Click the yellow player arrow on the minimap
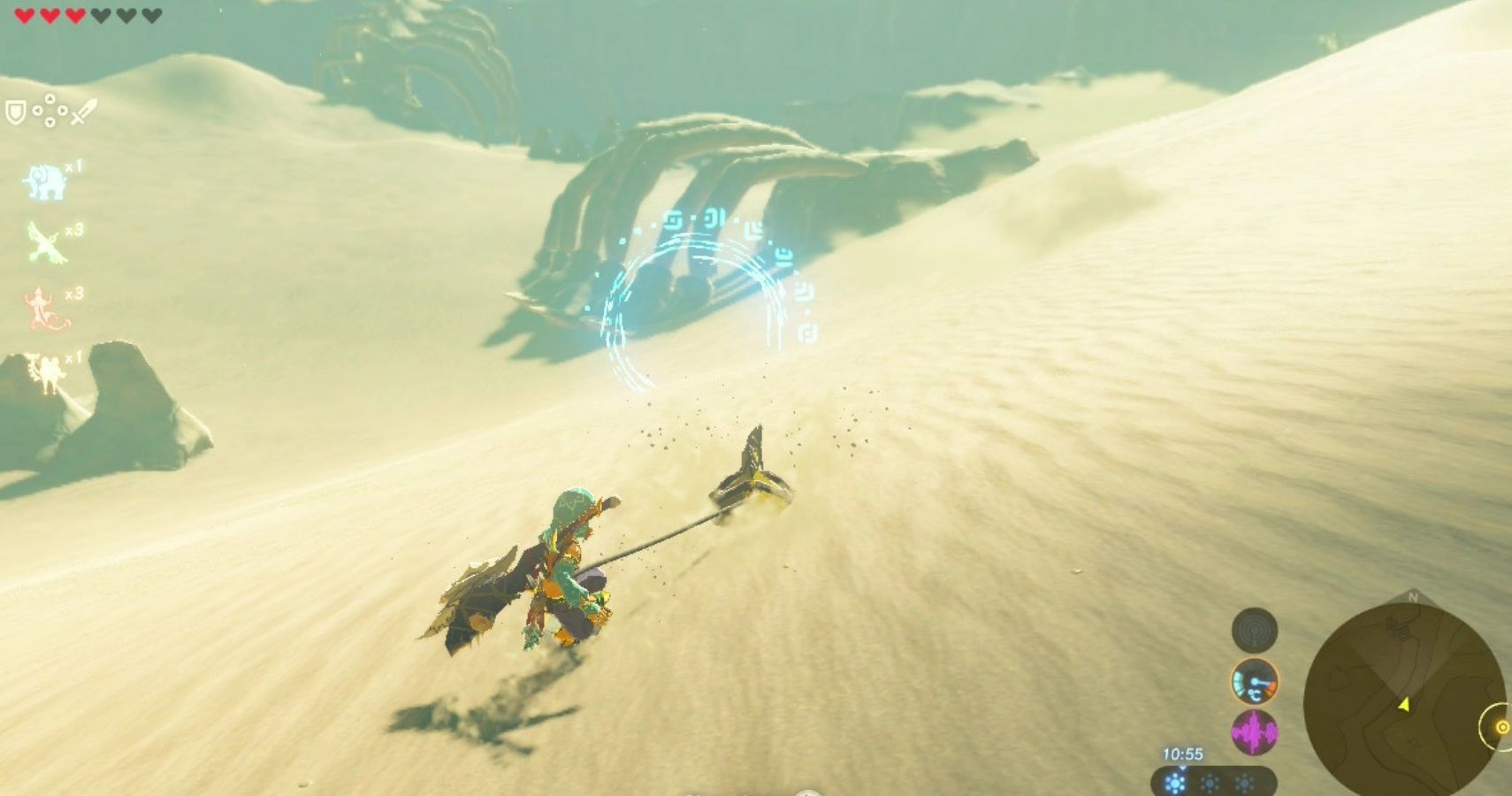The image size is (1512, 796). coord(1405,706)
